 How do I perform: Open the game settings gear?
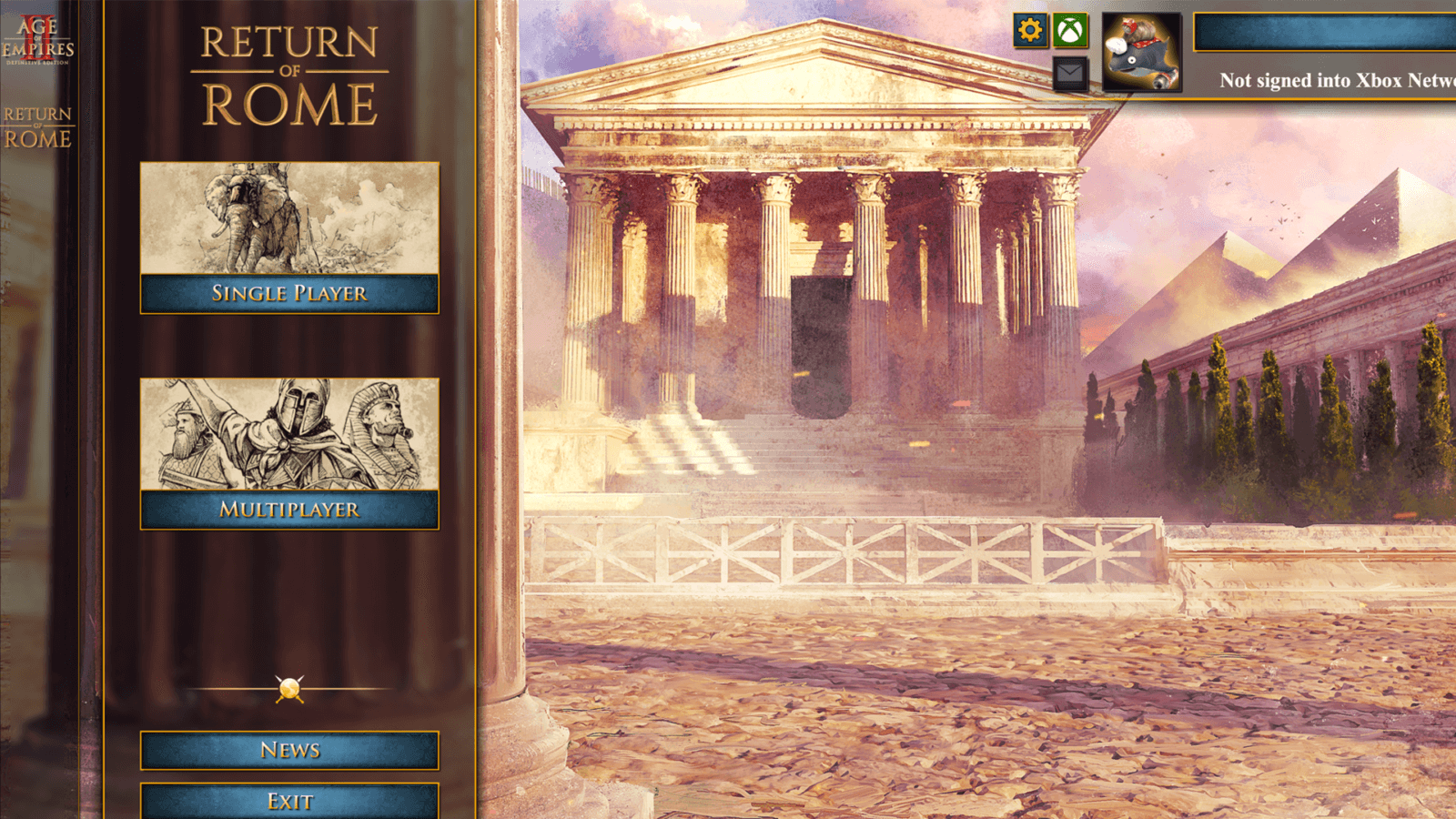1028,30
